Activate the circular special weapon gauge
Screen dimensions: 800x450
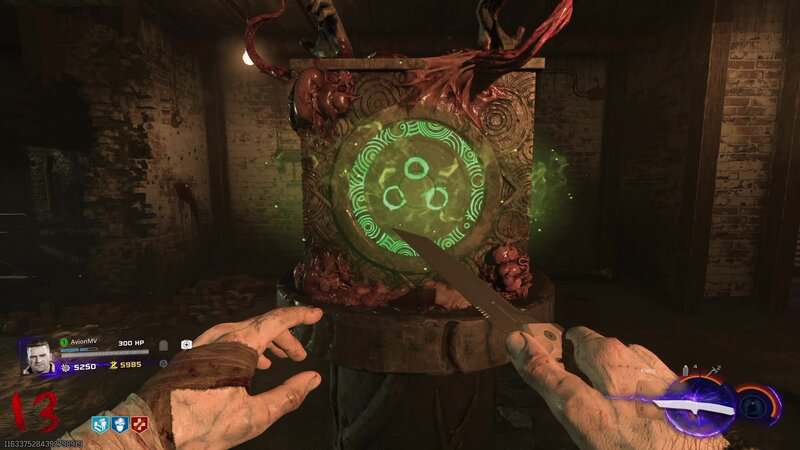757,406
